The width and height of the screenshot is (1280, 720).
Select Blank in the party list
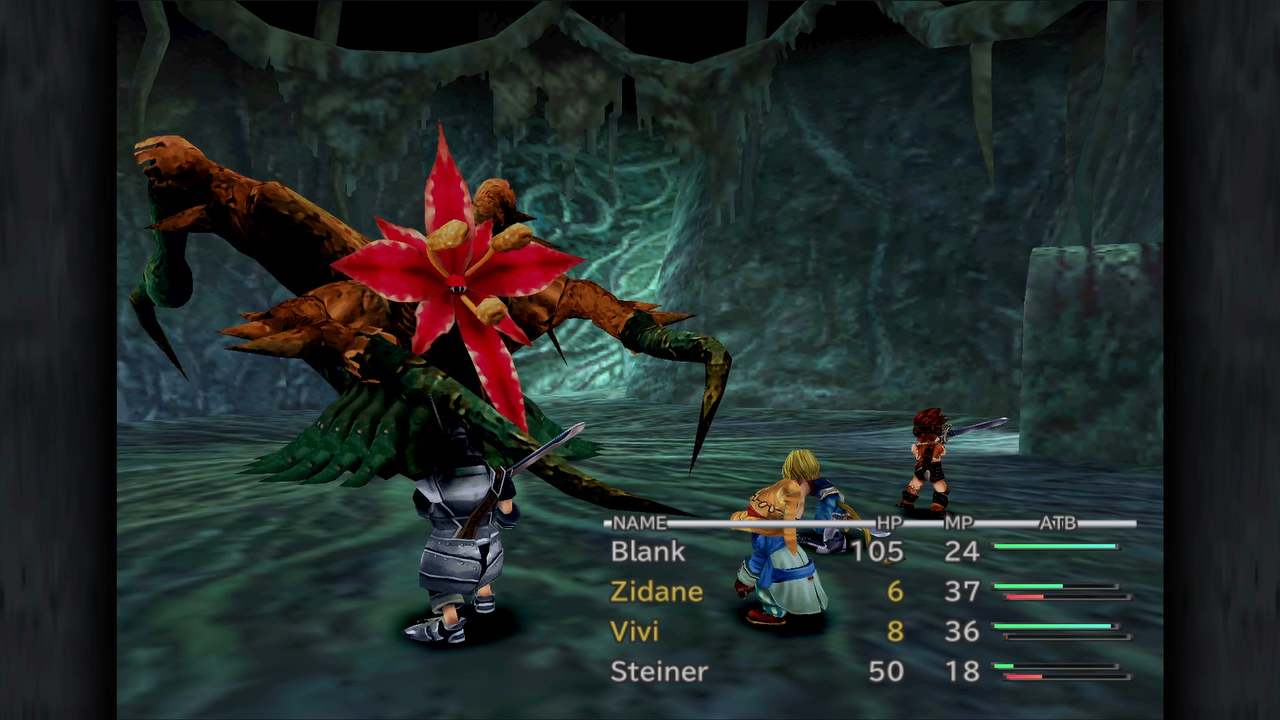[648, 551]
